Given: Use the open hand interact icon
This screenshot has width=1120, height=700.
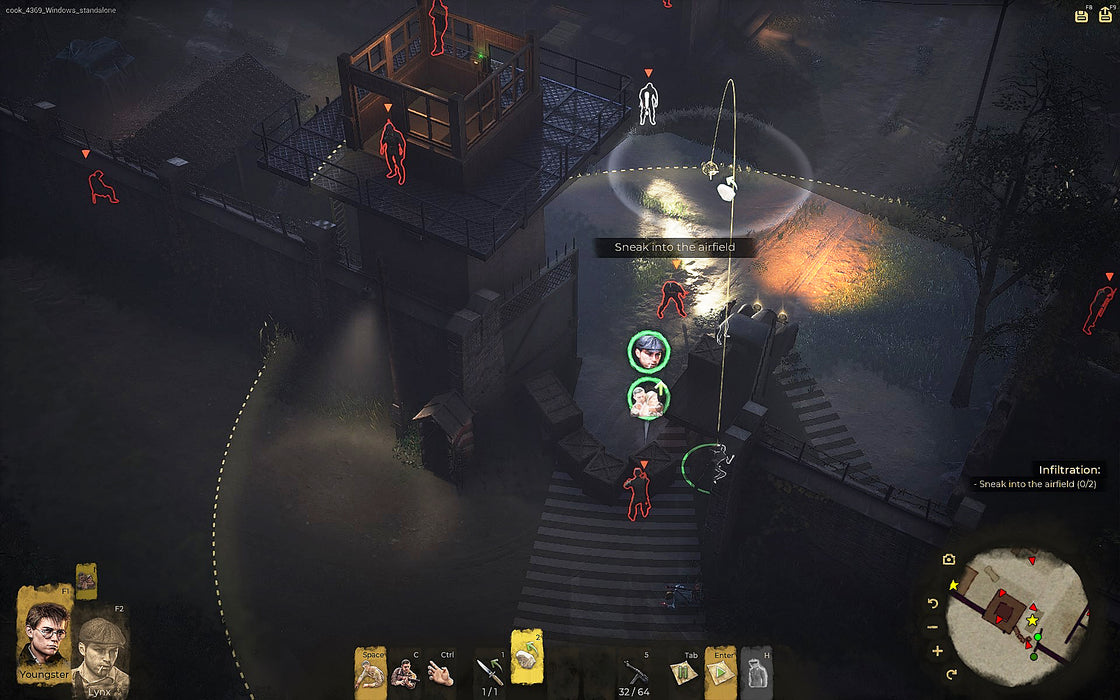Looking at the screenshot, I should [438, 674].
